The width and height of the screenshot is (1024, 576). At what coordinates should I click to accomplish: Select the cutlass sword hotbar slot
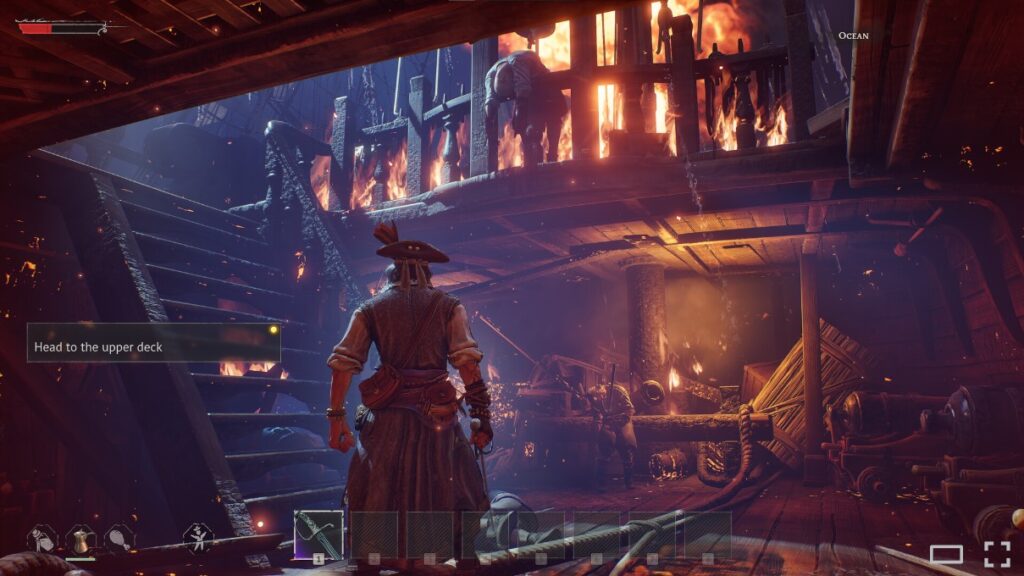coord(318,535)
